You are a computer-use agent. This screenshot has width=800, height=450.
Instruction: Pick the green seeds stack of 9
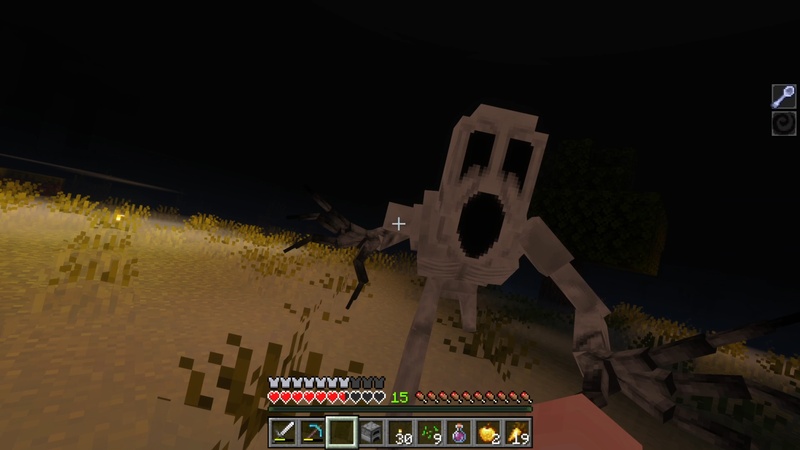pos(430,433)
